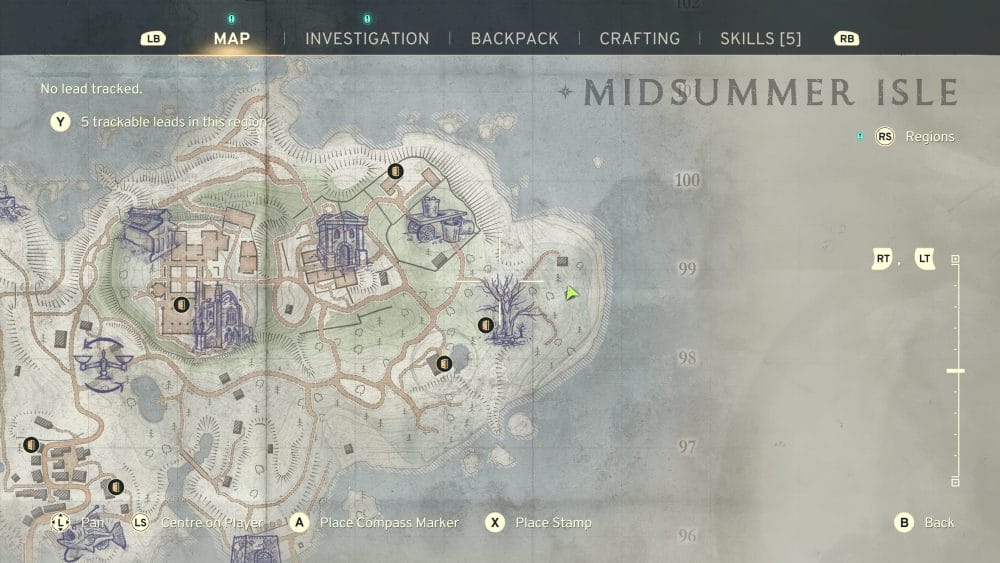Select the map marker beside the dead tree

[x=486, y=325]
